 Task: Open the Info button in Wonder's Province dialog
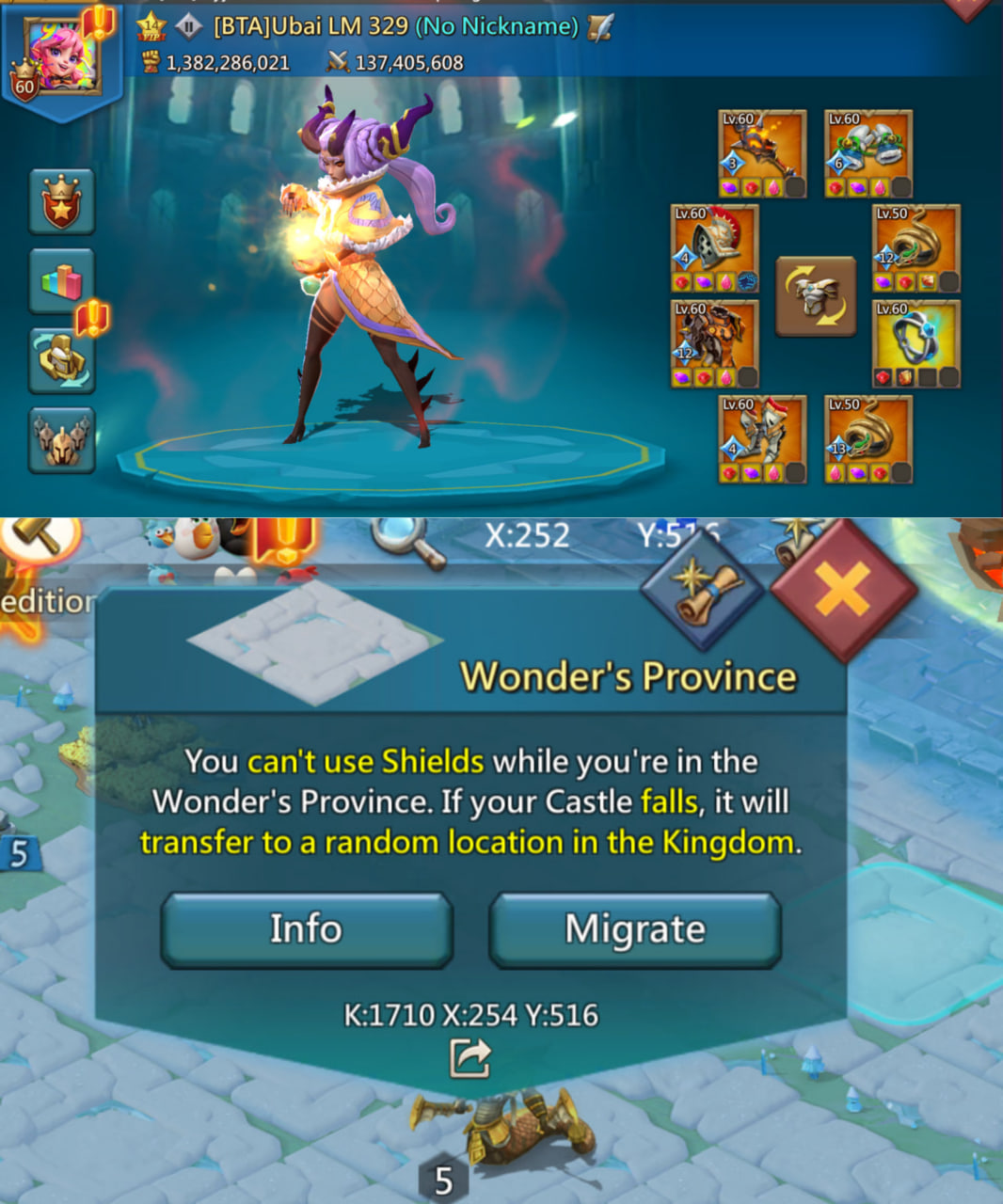pyautogui.click(x=307, y=929)
